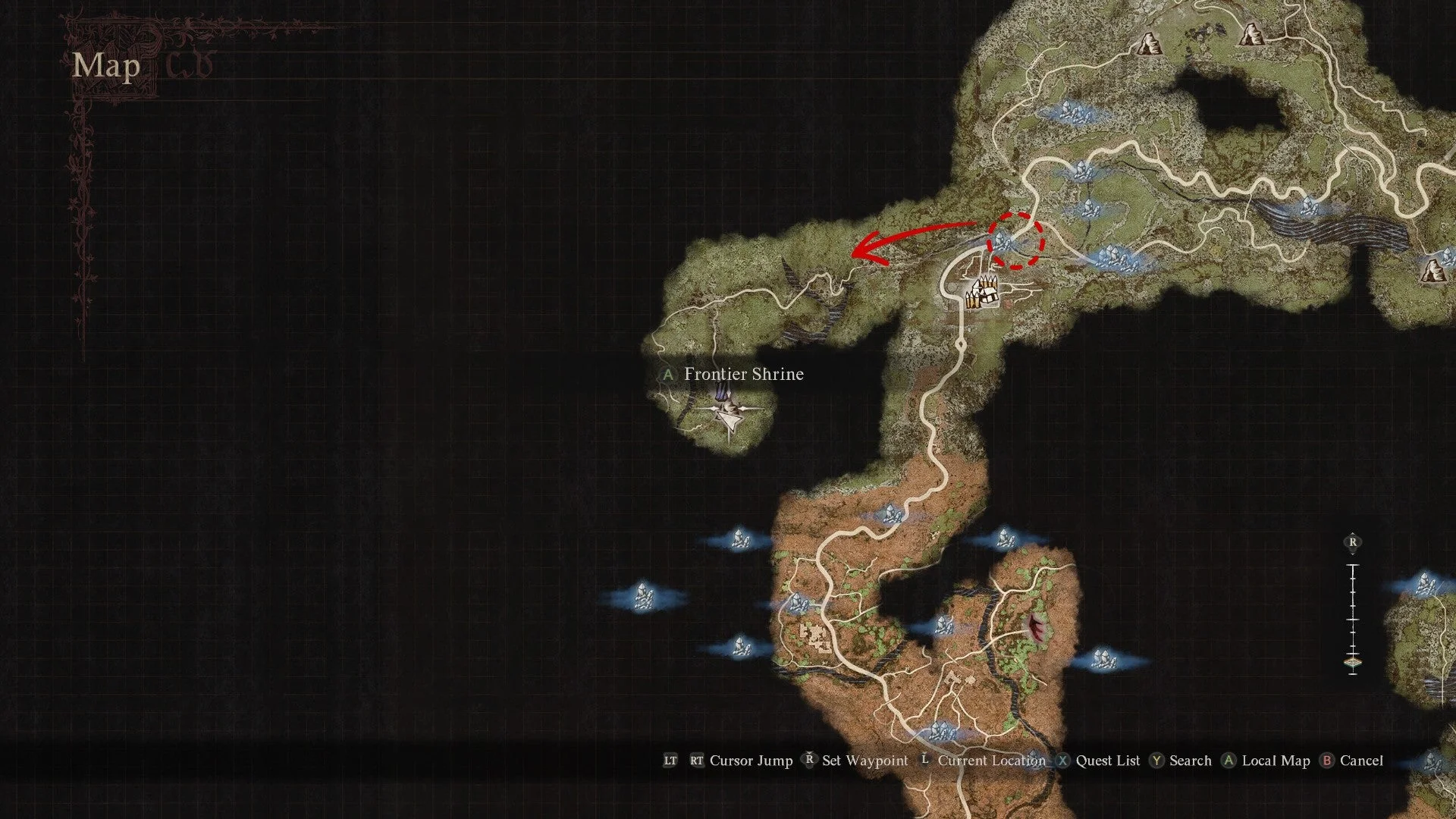Select Cancel to exit the map
This screenshot has height=819, width=1456.
tap(1361, 761)
